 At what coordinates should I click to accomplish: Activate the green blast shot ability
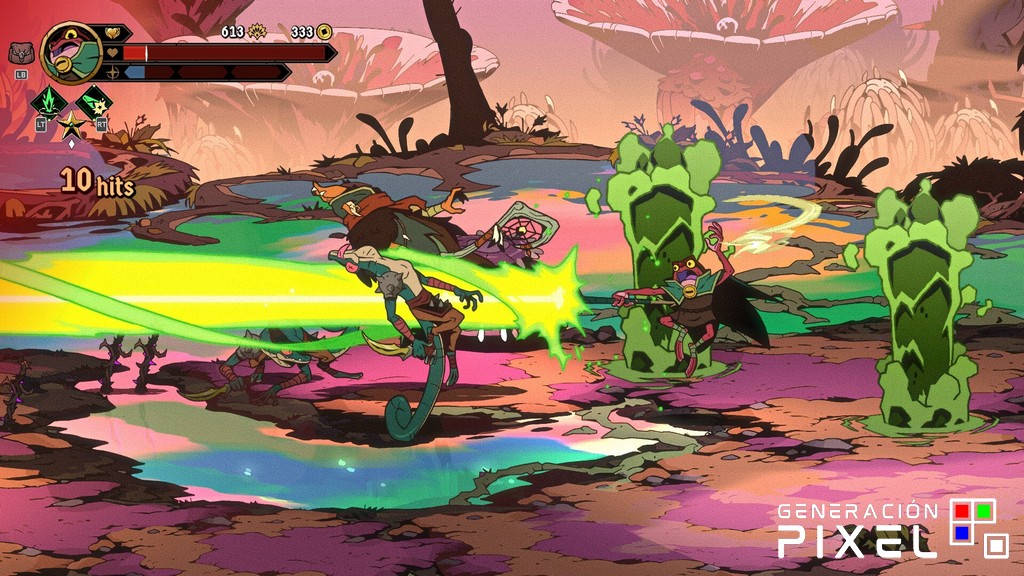click(95, 102)
